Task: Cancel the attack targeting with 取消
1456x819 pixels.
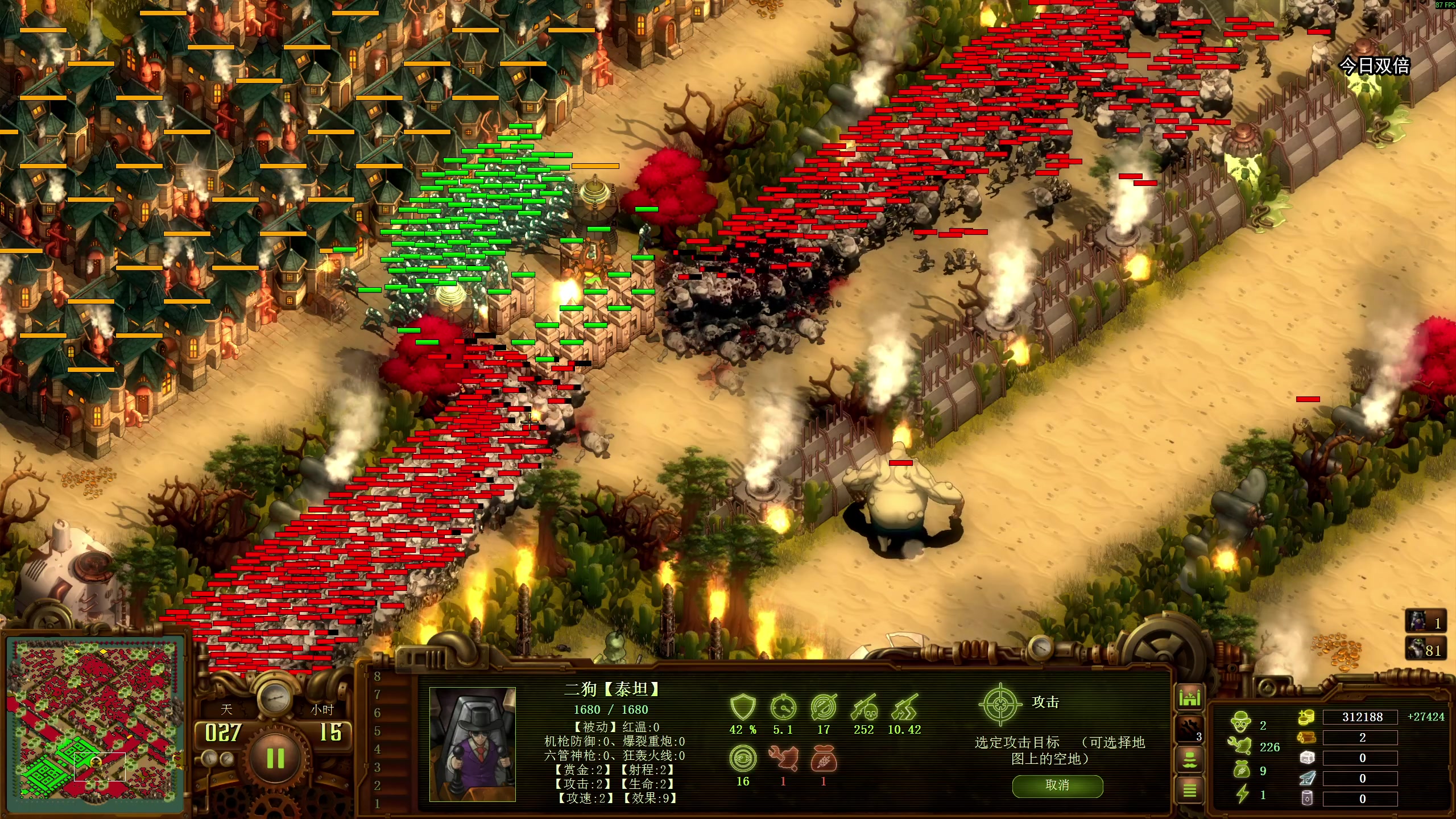Action: tap(1057, 785)
